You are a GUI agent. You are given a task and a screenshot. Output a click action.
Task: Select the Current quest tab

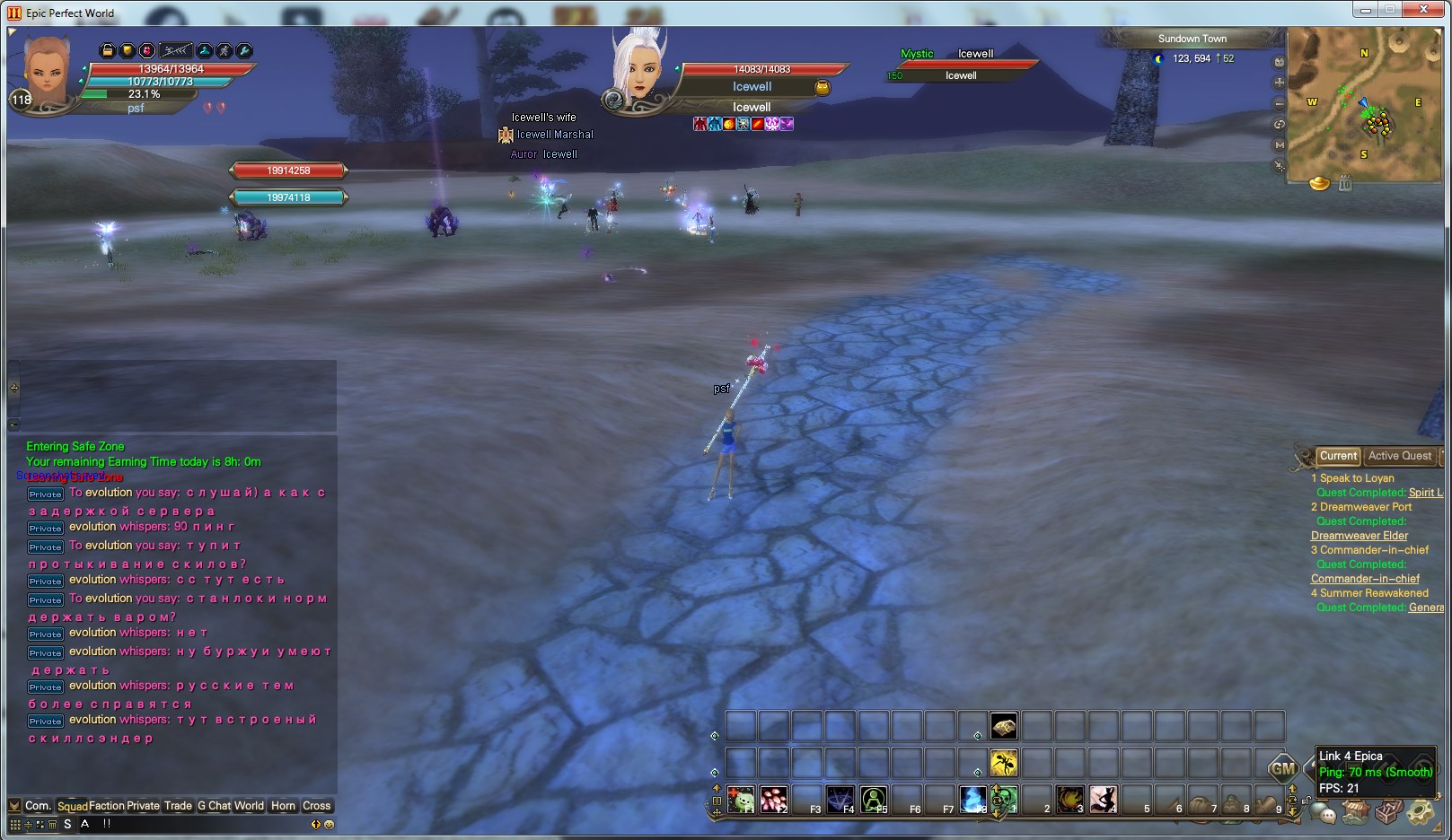[x=1338, y=456]
